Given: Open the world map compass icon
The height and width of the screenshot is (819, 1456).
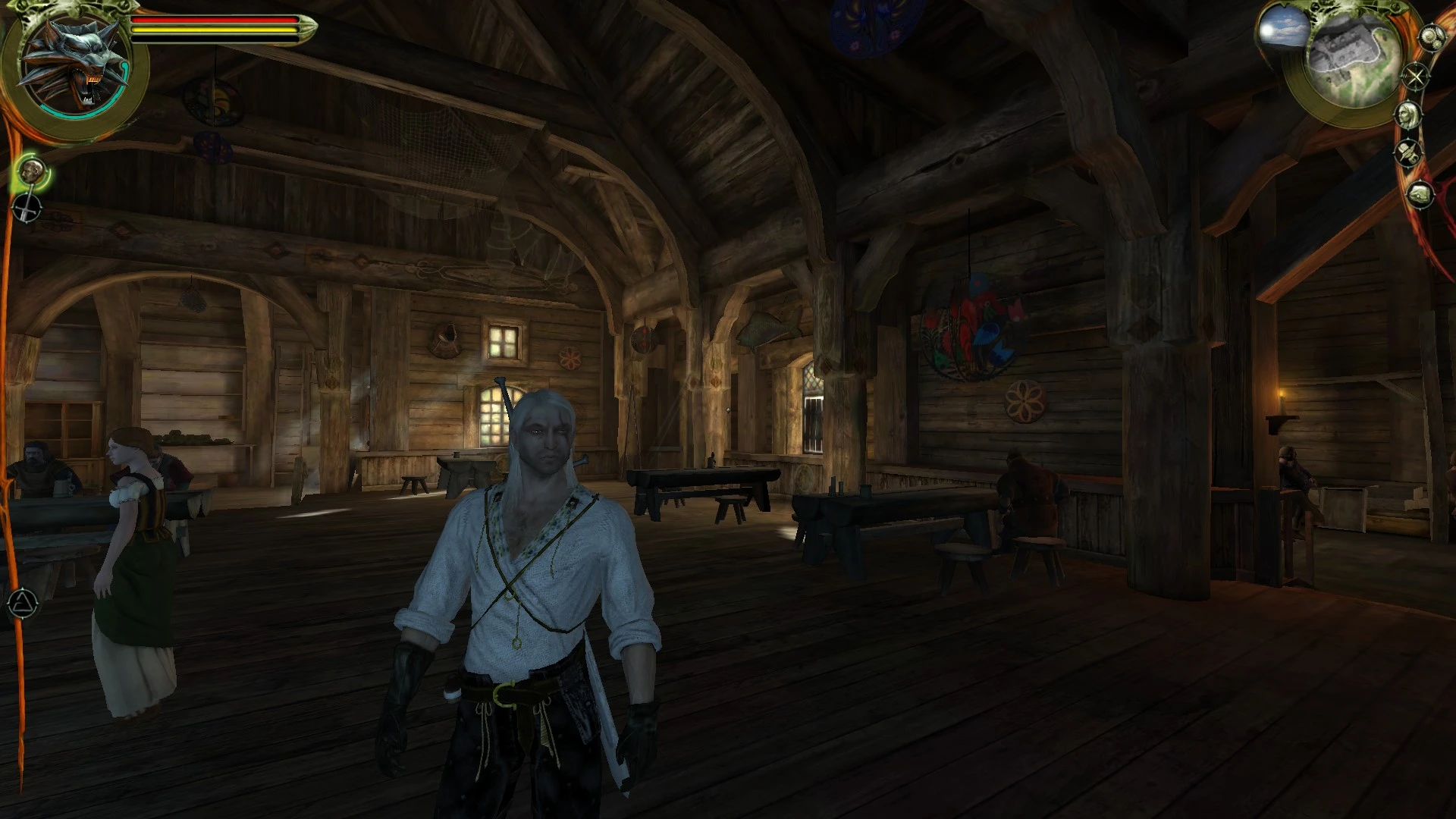Looking at the screenshot, I should [x=1415, y=75].
